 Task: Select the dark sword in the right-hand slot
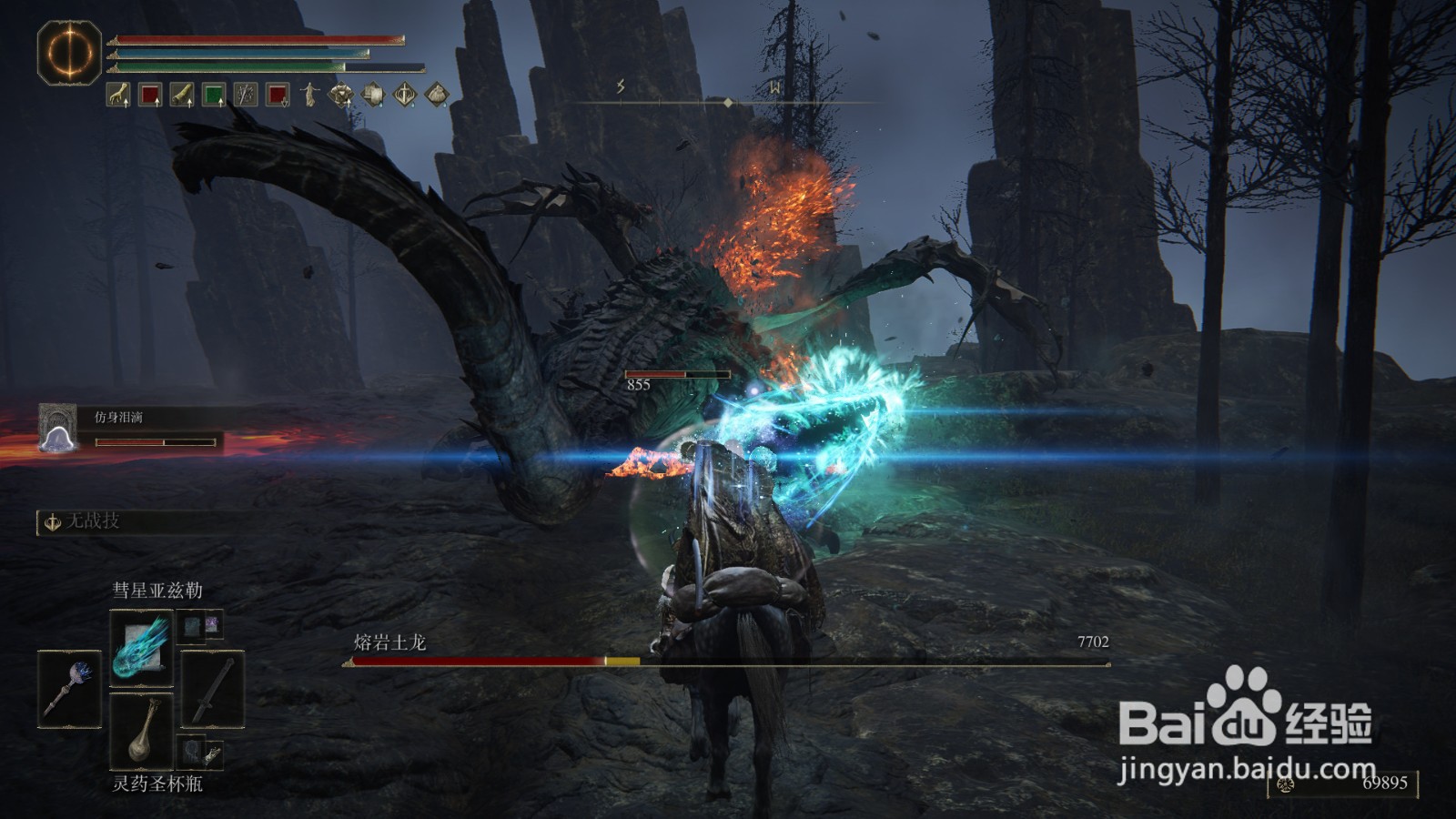click(212, 689)
